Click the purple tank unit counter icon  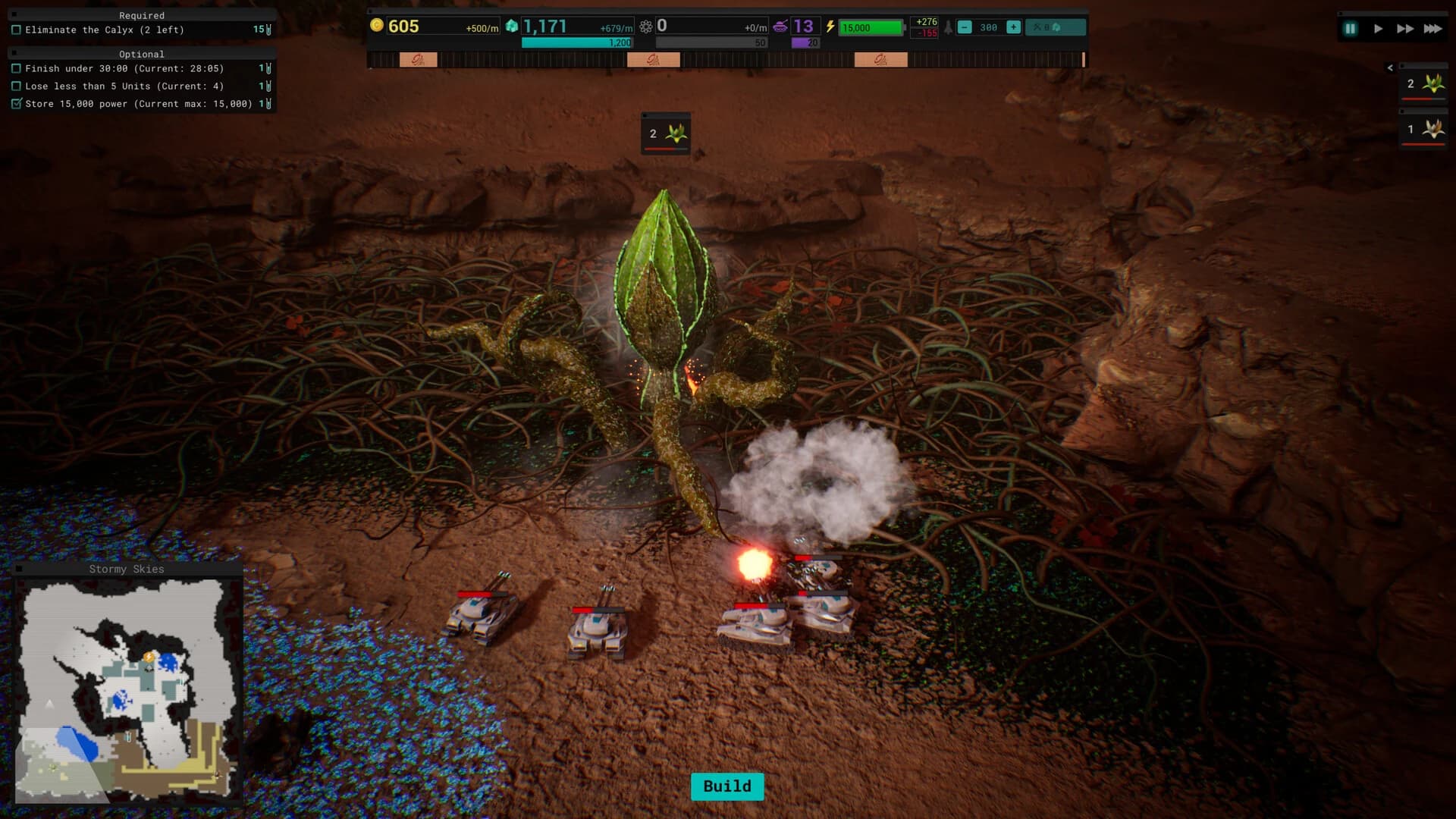coord(781,25)
